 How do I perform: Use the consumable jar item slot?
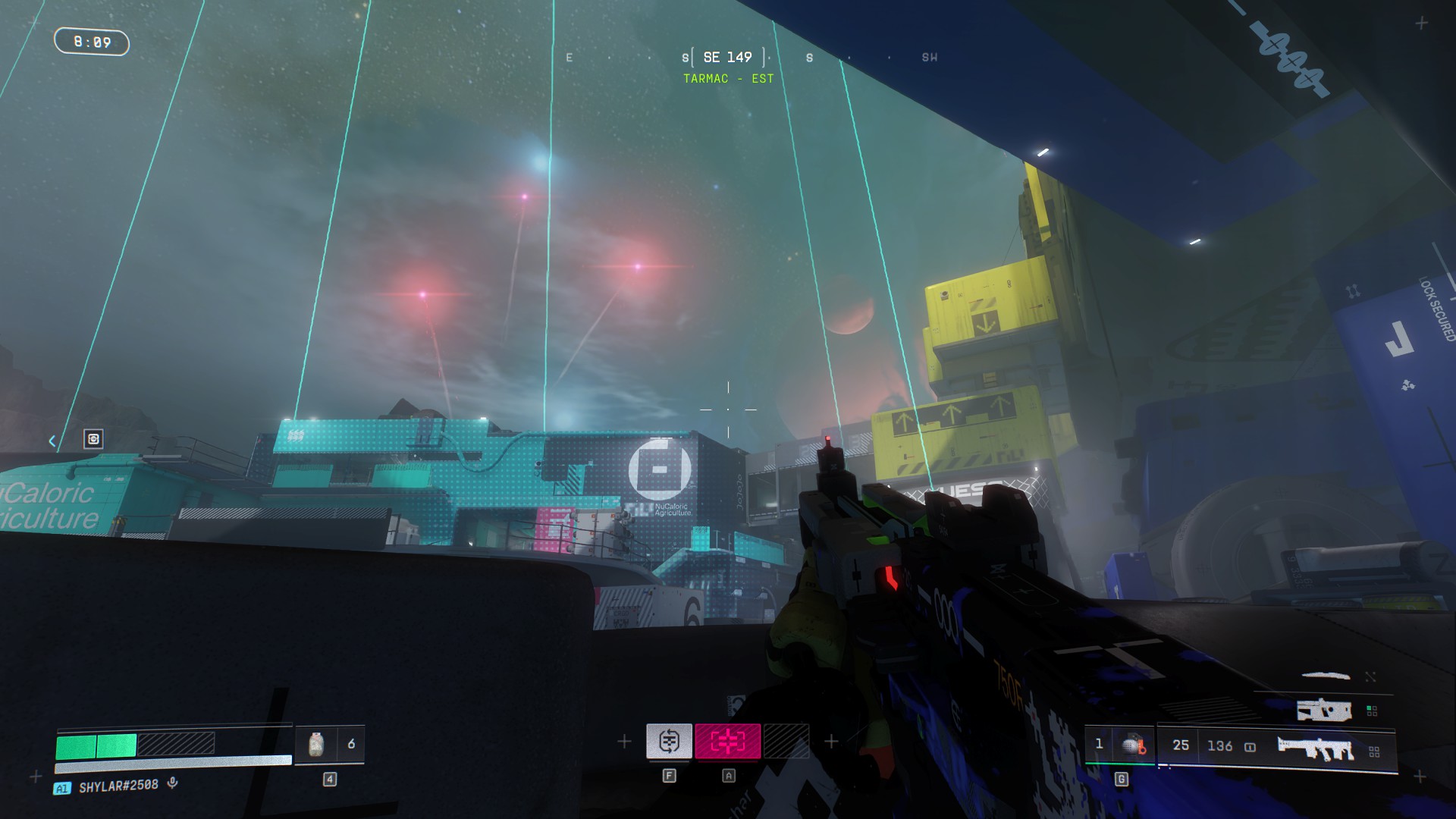tap(316, 745)
